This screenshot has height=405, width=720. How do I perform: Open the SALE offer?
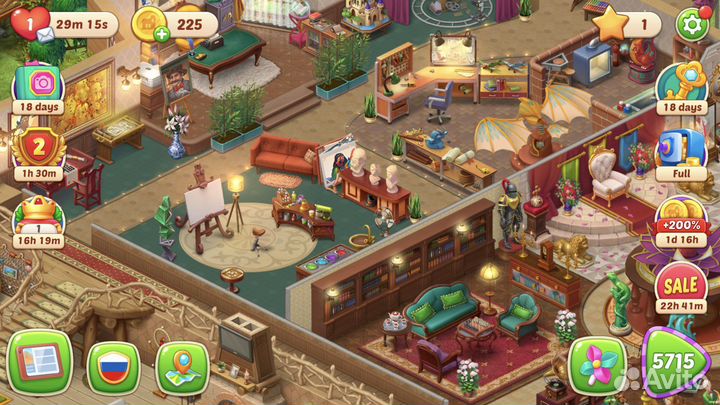click(682, 289)
